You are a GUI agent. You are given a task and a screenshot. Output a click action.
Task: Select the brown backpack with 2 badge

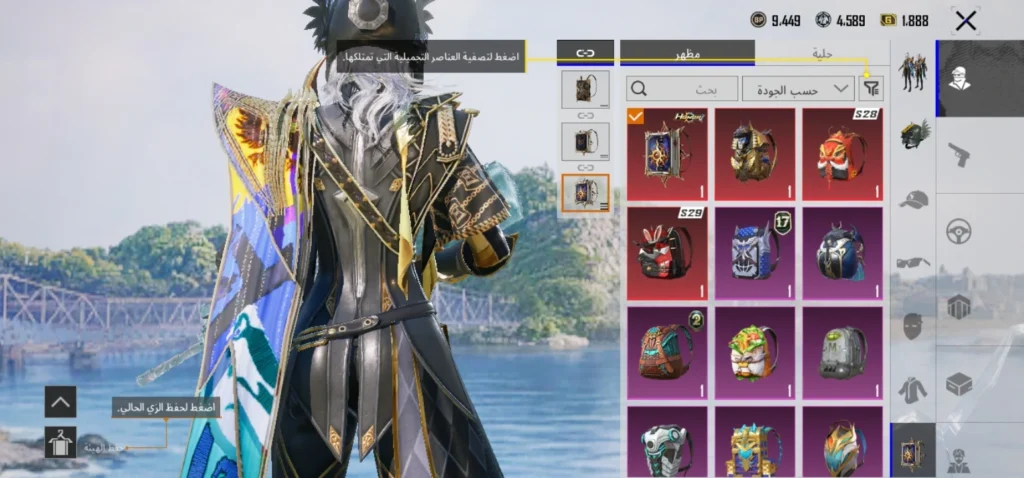[x=666, y=352]
